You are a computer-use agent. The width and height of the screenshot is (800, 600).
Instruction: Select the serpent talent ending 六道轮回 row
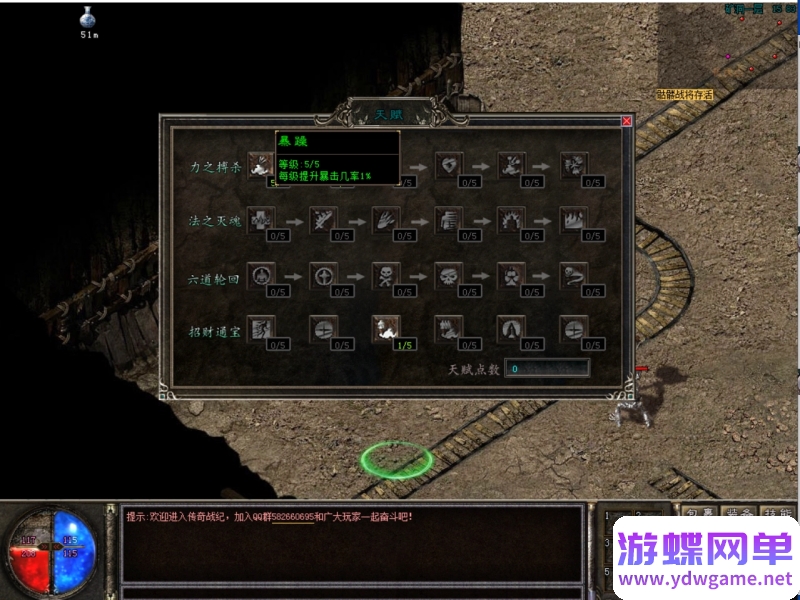click(574, 275)
